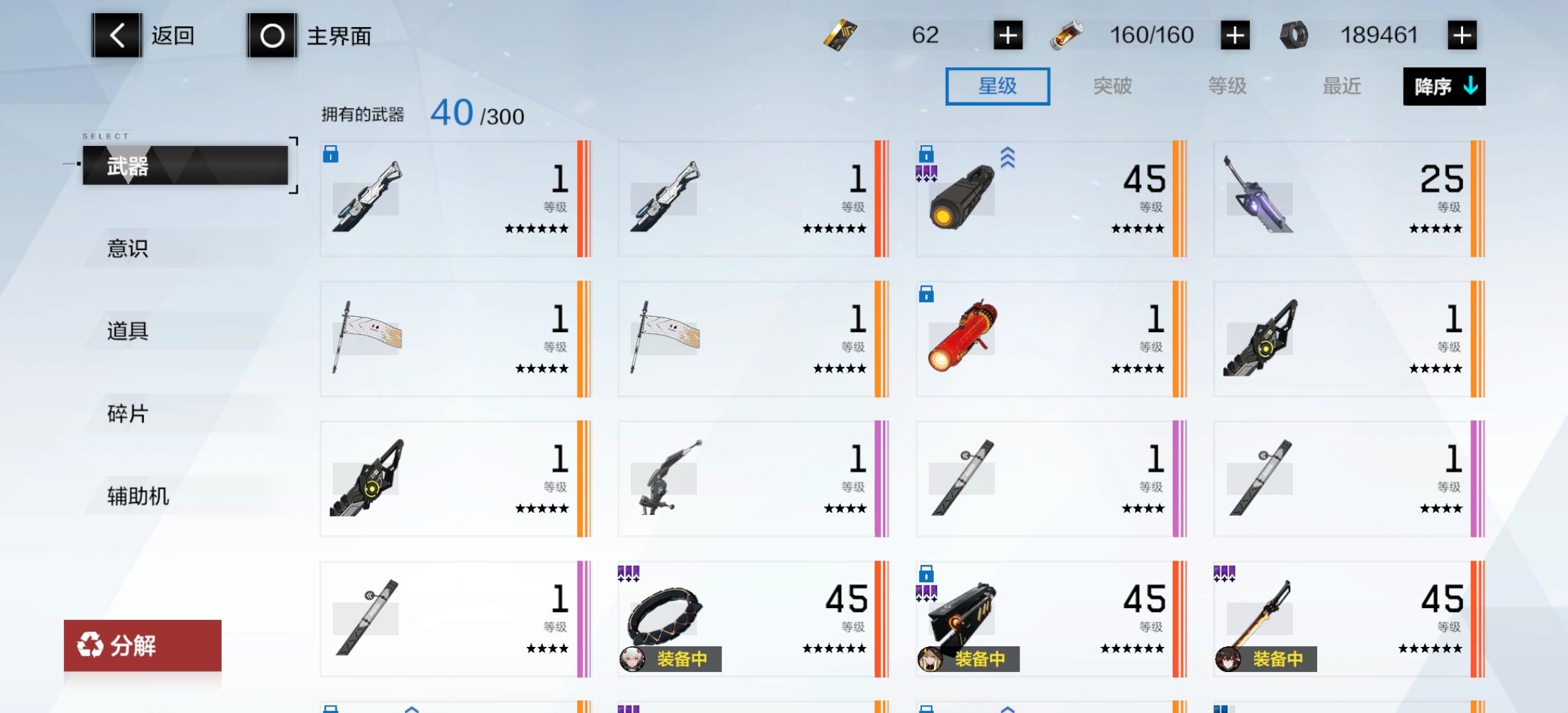Switch sorting to 最近 recent filter
The height and width of the screenshot is (713, 1568).
tap(1342, 86)
